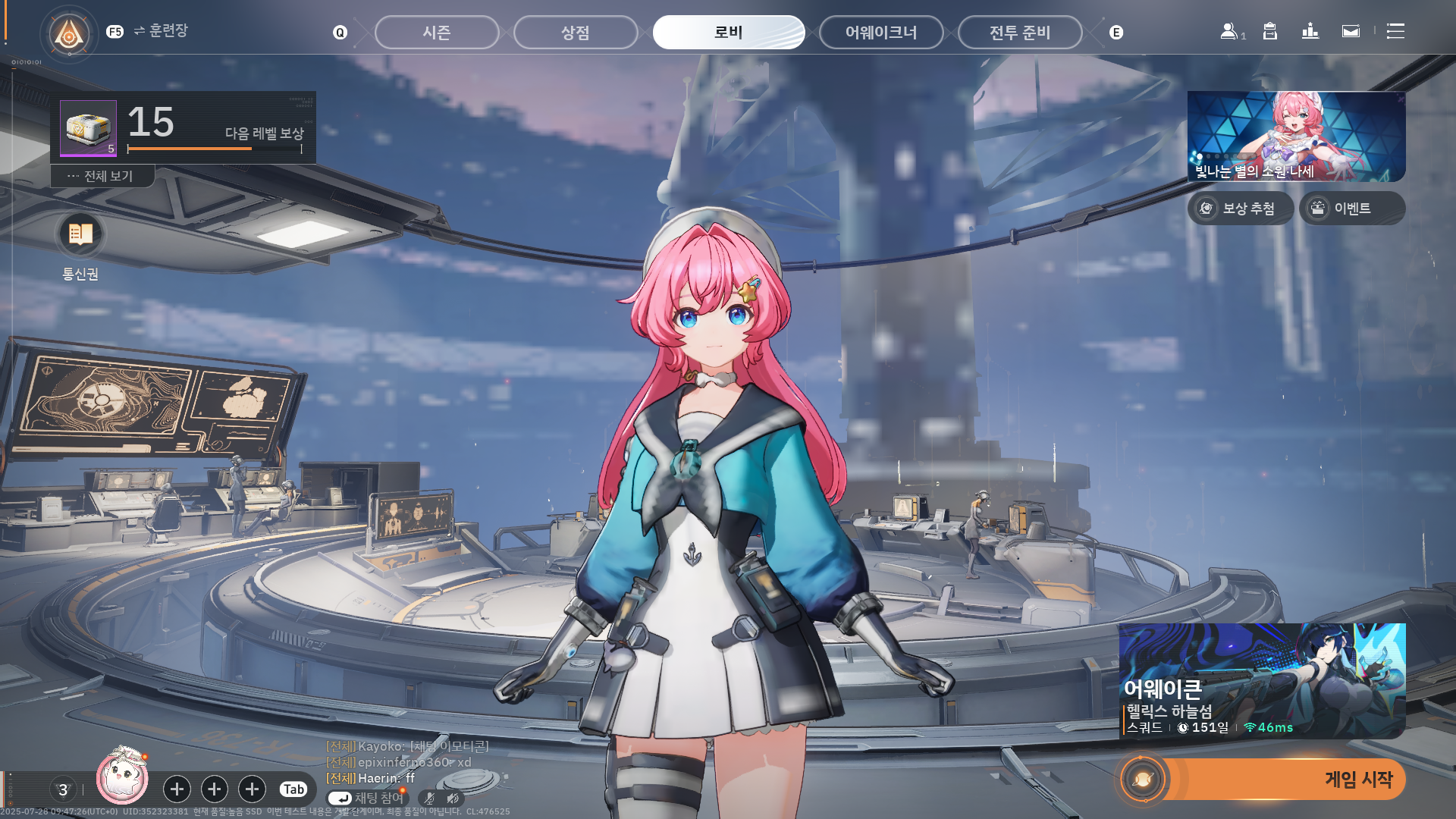Switch to the 시즌 tab
The width and height of the screenshot is (1456, 819).
[437, 33]
